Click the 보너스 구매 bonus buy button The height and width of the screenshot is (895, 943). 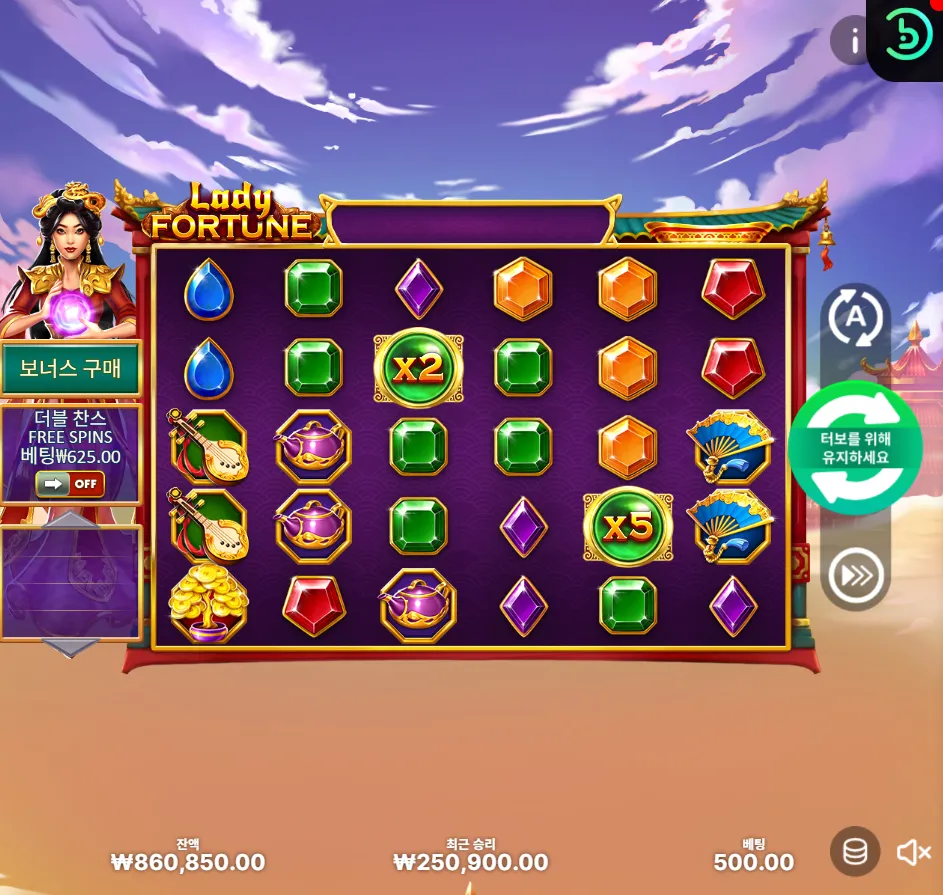(70, 368)
